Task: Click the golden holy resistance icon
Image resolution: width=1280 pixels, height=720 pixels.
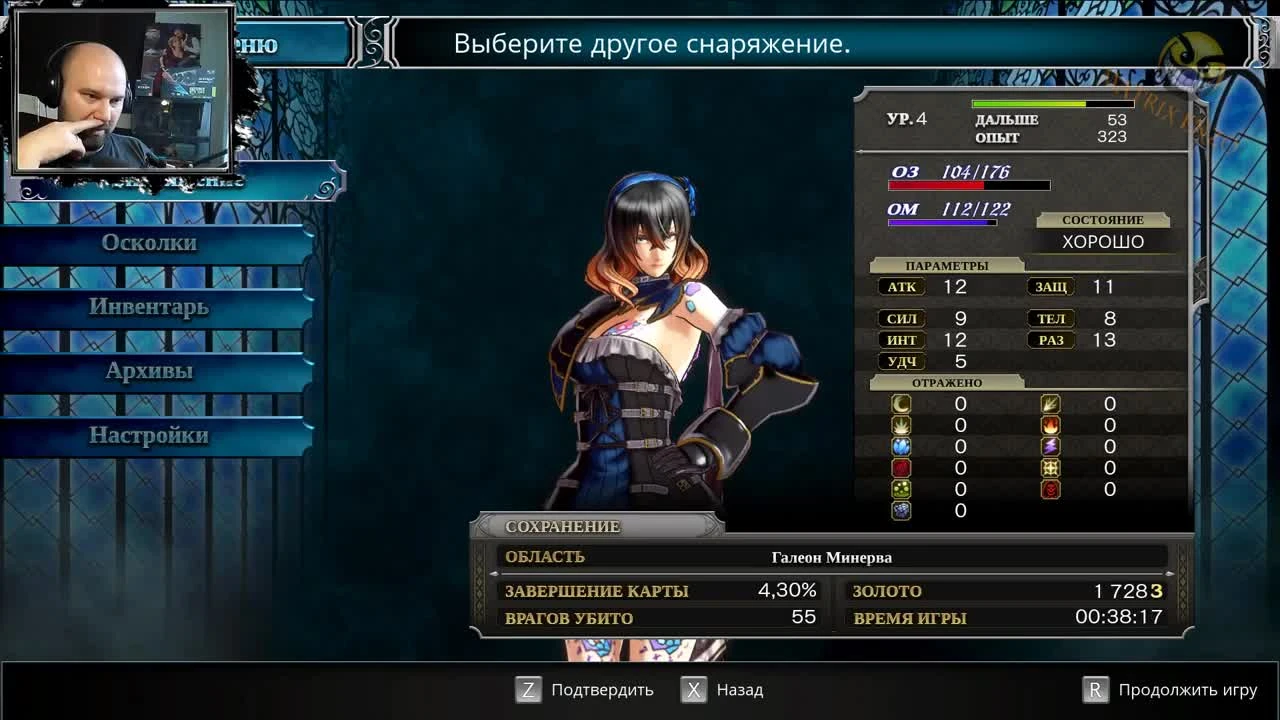Action: (x=1050, y=467)
